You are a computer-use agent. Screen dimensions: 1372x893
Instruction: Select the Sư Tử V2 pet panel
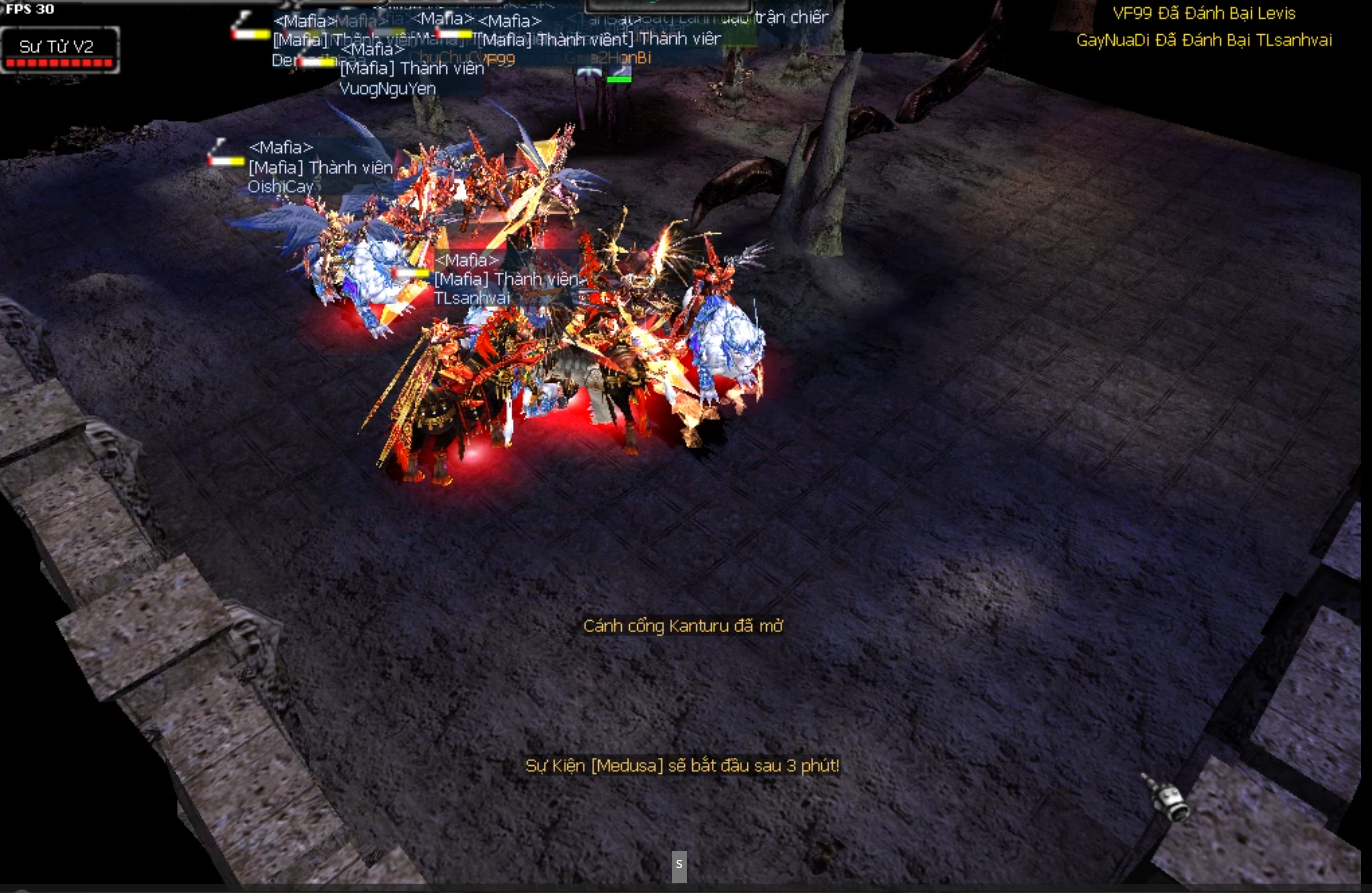[x=60, y=50]
